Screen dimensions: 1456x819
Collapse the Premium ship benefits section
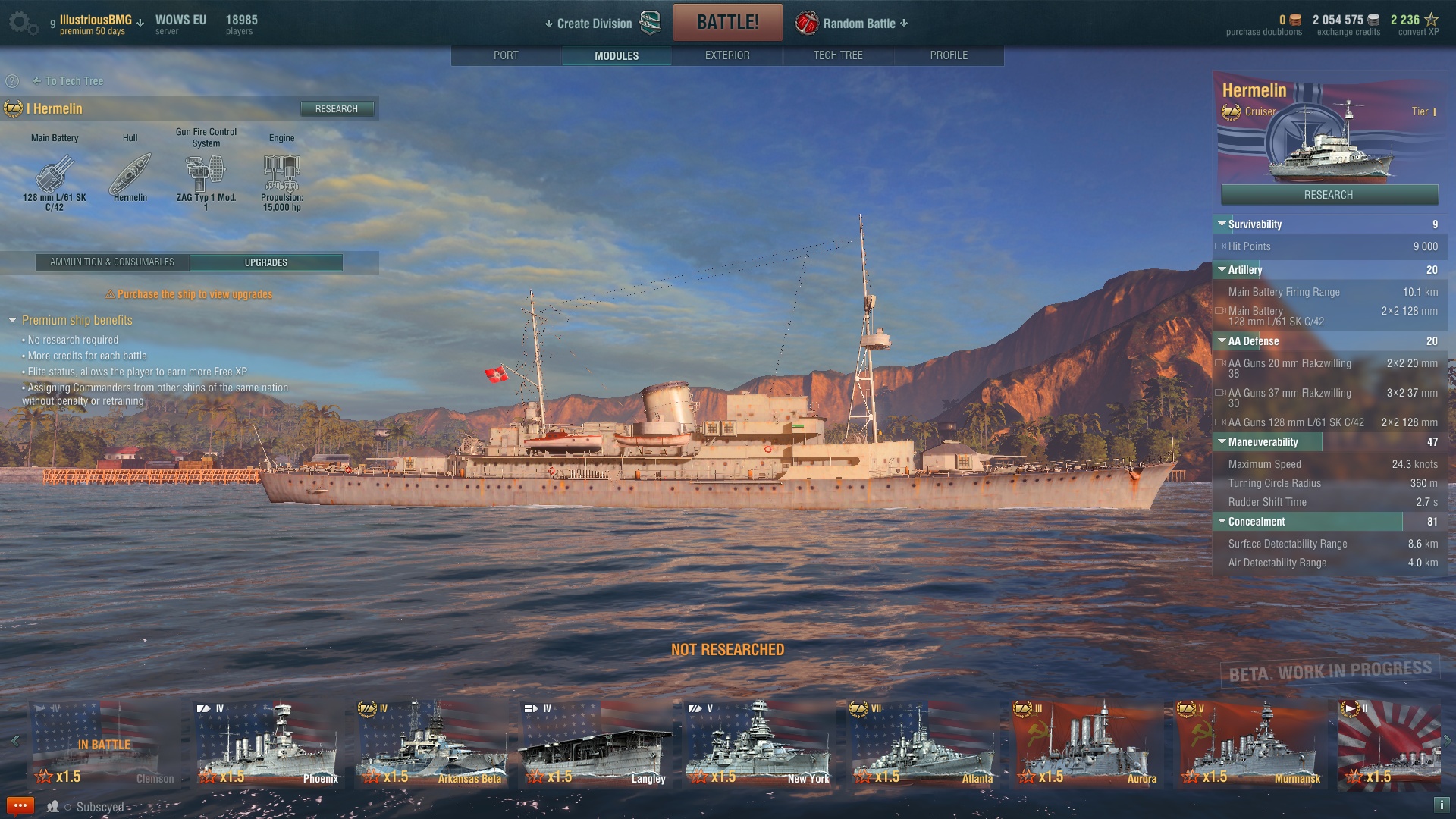[x=13, y=321]
